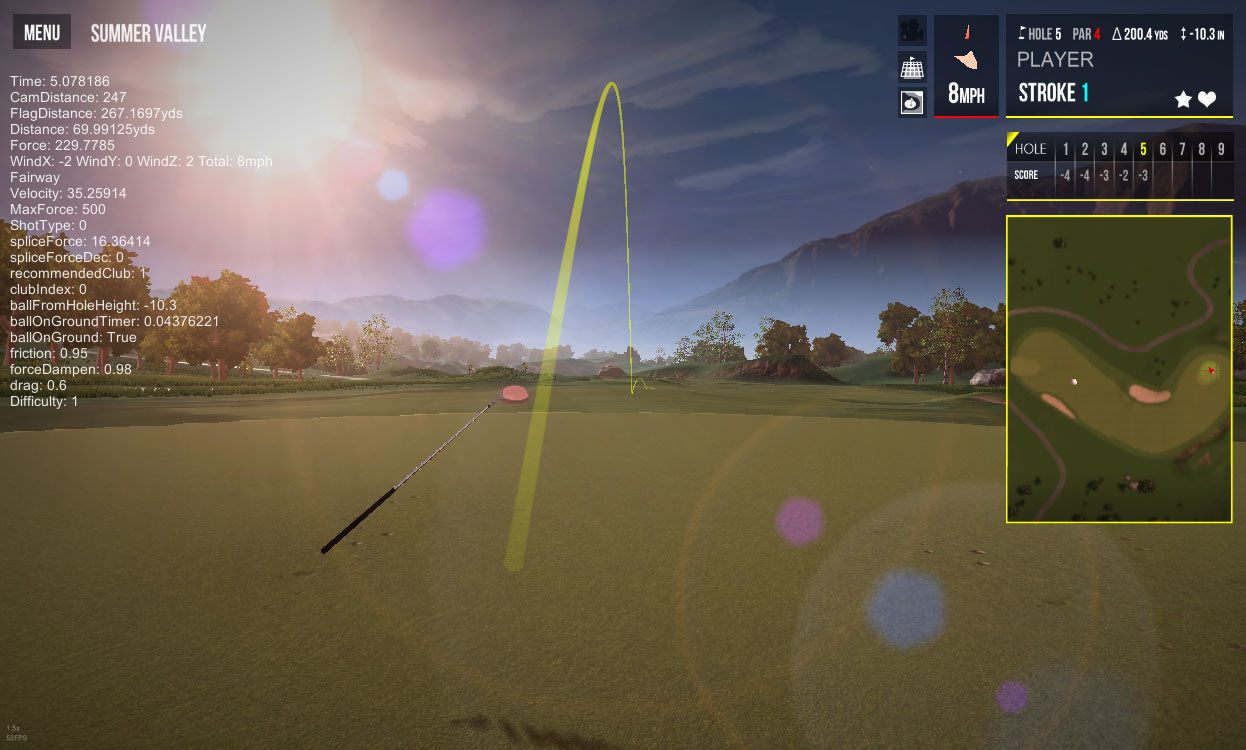
Task: Open the MENU button
Action: pos(42,32)
